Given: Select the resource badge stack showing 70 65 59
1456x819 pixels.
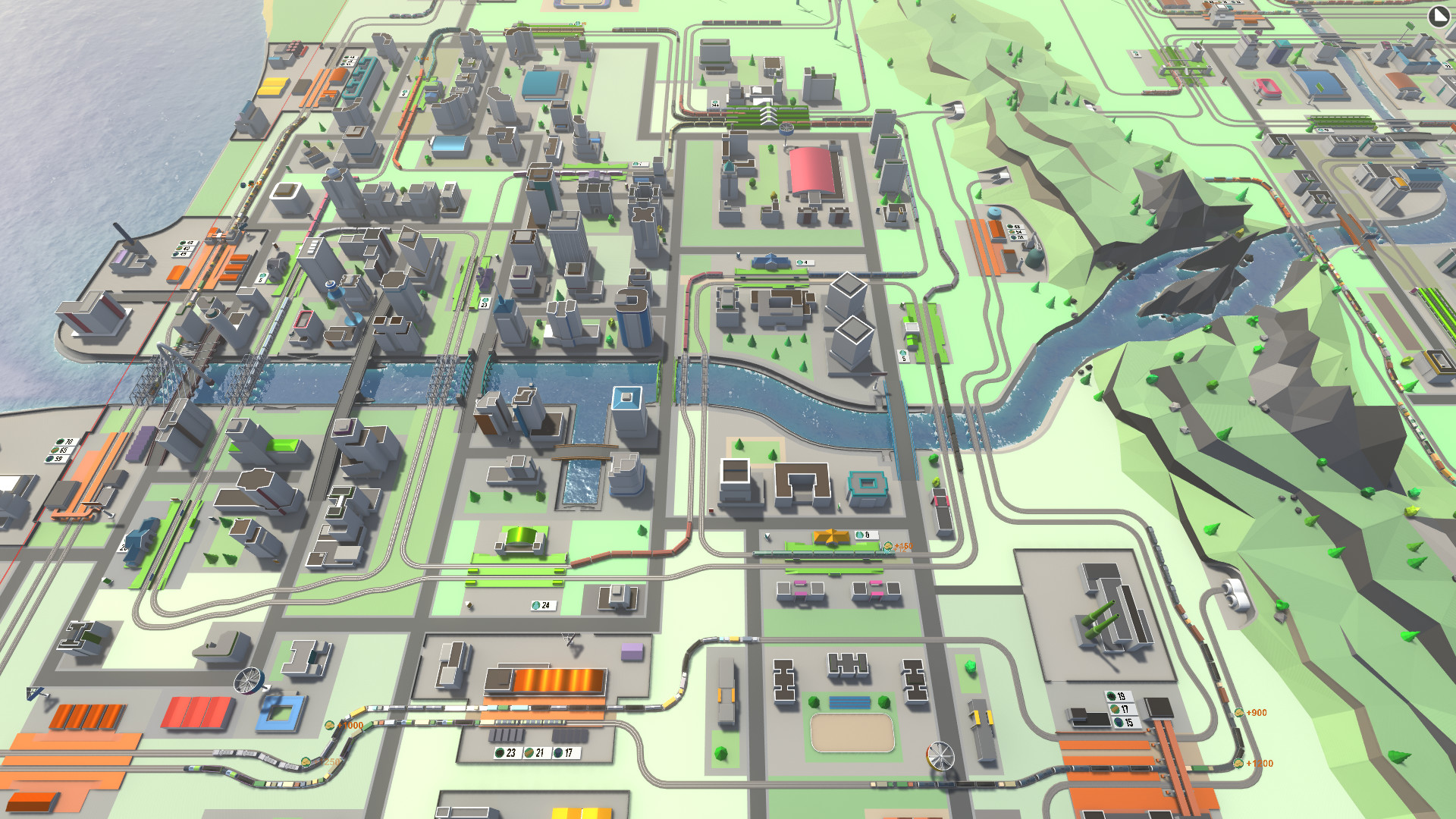Looking at the screenshot, I should tap(61, 451).
